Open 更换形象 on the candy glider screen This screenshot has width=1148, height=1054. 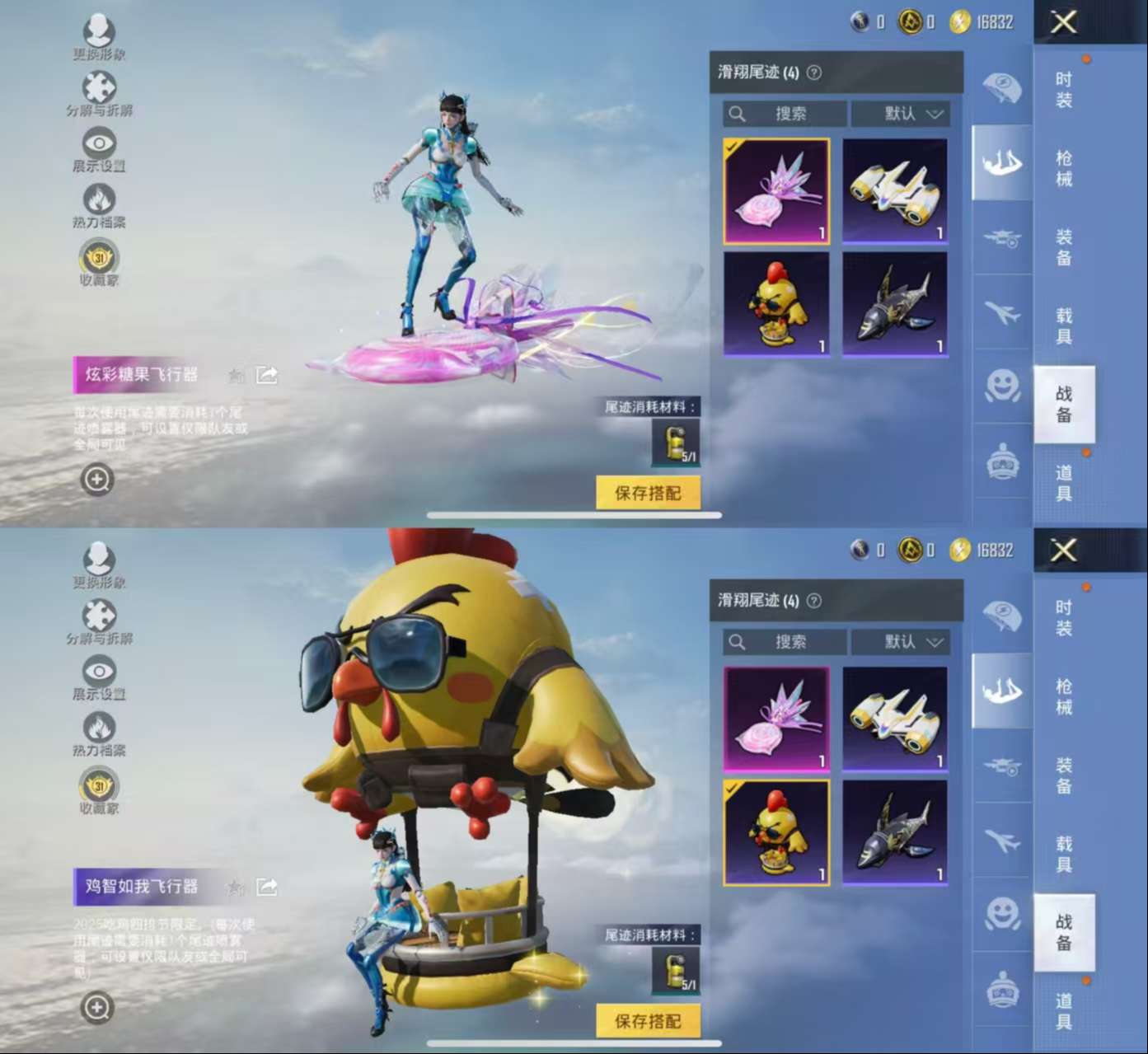(99, 37)
